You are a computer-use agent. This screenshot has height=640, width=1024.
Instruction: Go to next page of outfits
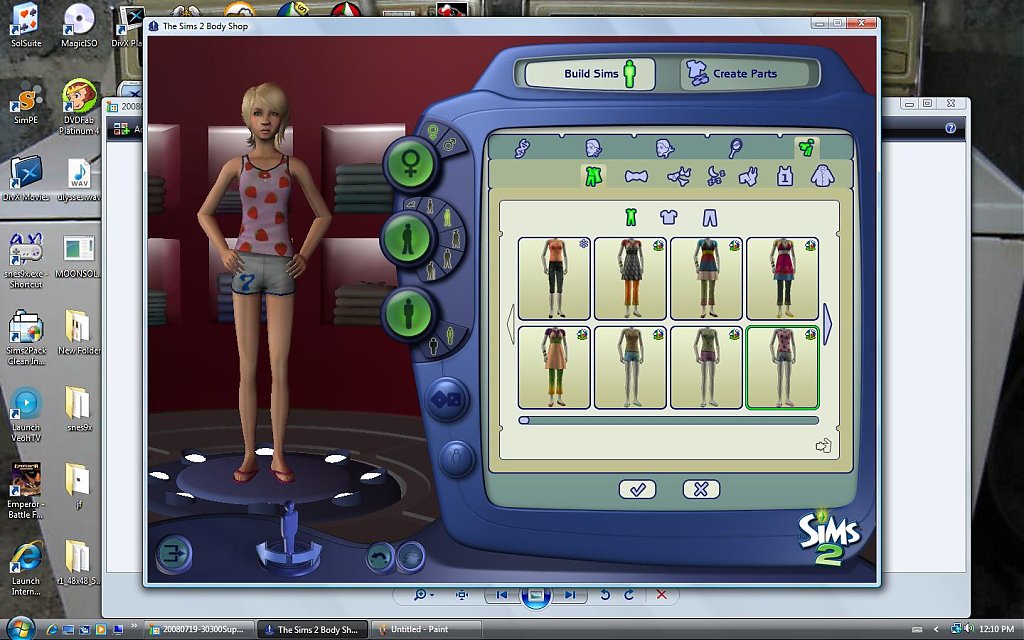827,325
